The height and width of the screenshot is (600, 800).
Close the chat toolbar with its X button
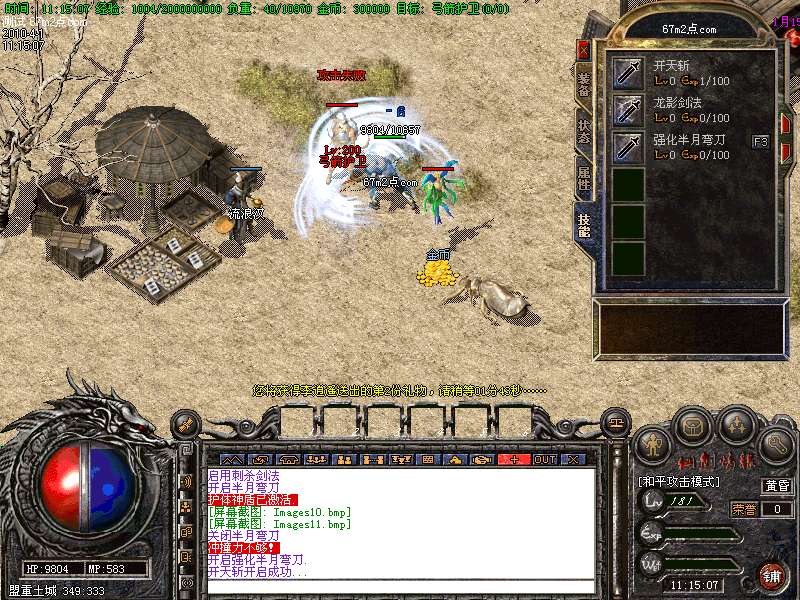click(573, 459)
